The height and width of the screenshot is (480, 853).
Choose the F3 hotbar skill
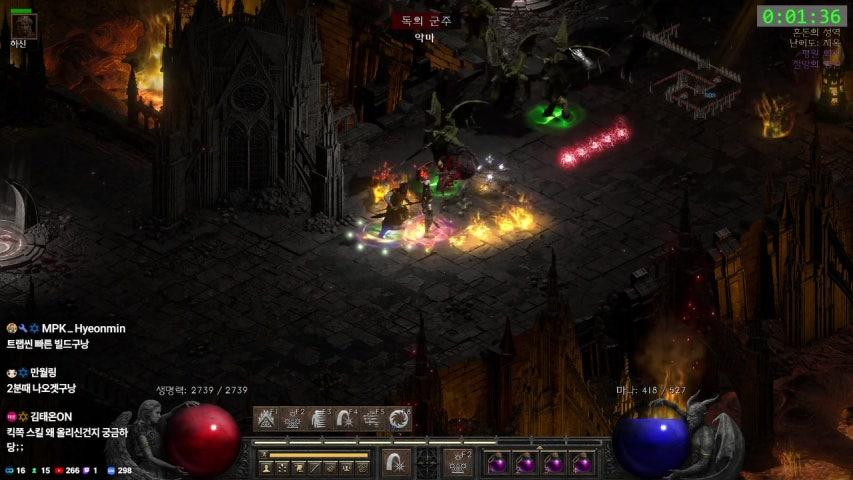point(320,418)
